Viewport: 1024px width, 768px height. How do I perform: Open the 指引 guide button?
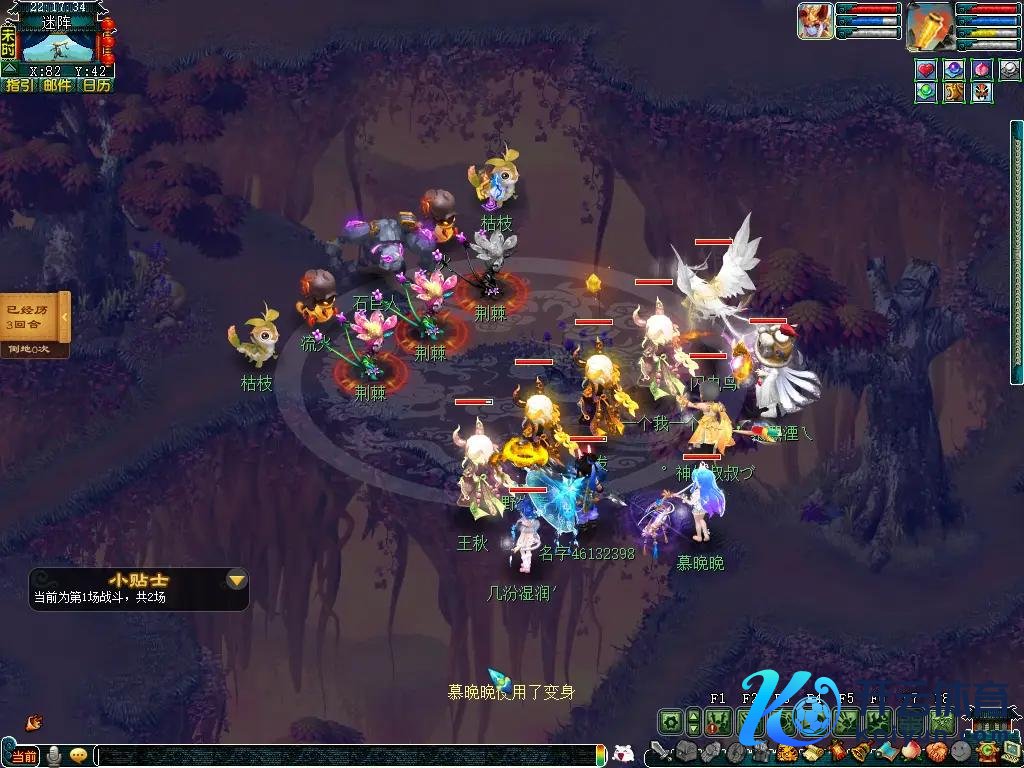point(19,86)
